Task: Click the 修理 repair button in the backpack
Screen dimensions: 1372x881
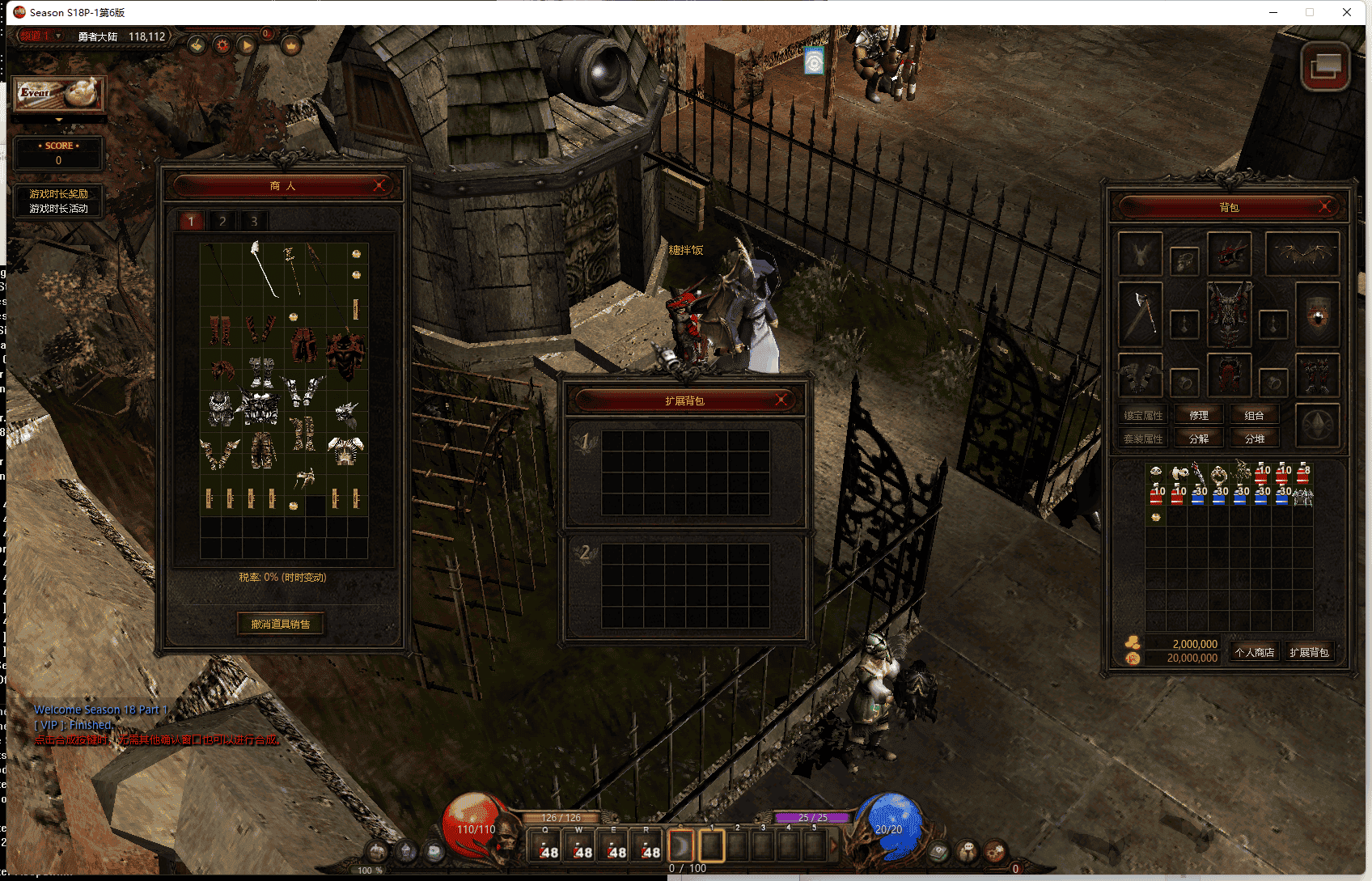Action: pyautogui.click(x=1199, y=415)
